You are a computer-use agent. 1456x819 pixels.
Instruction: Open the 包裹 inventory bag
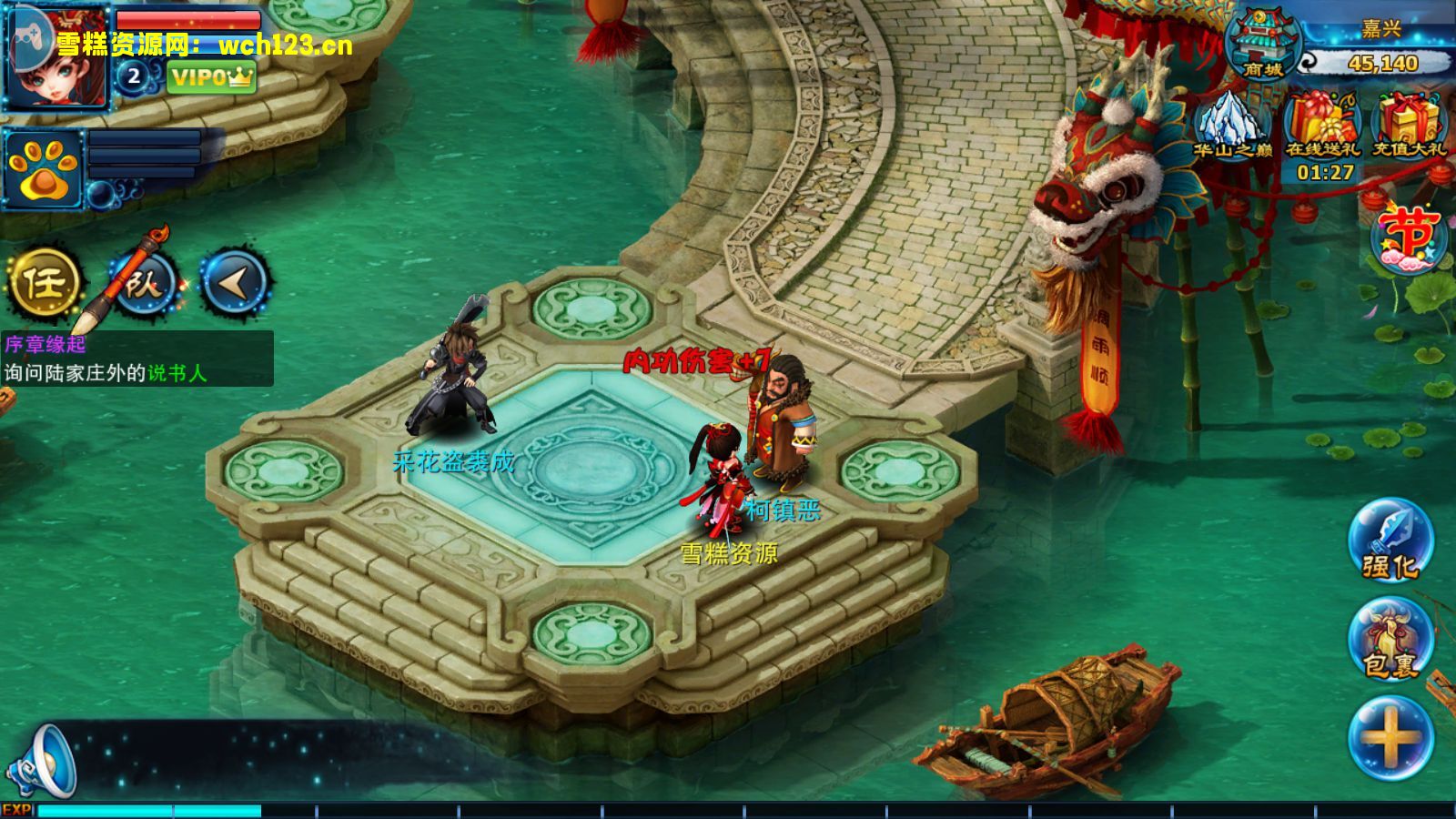pyautogui.click(x=1390, y=640)
